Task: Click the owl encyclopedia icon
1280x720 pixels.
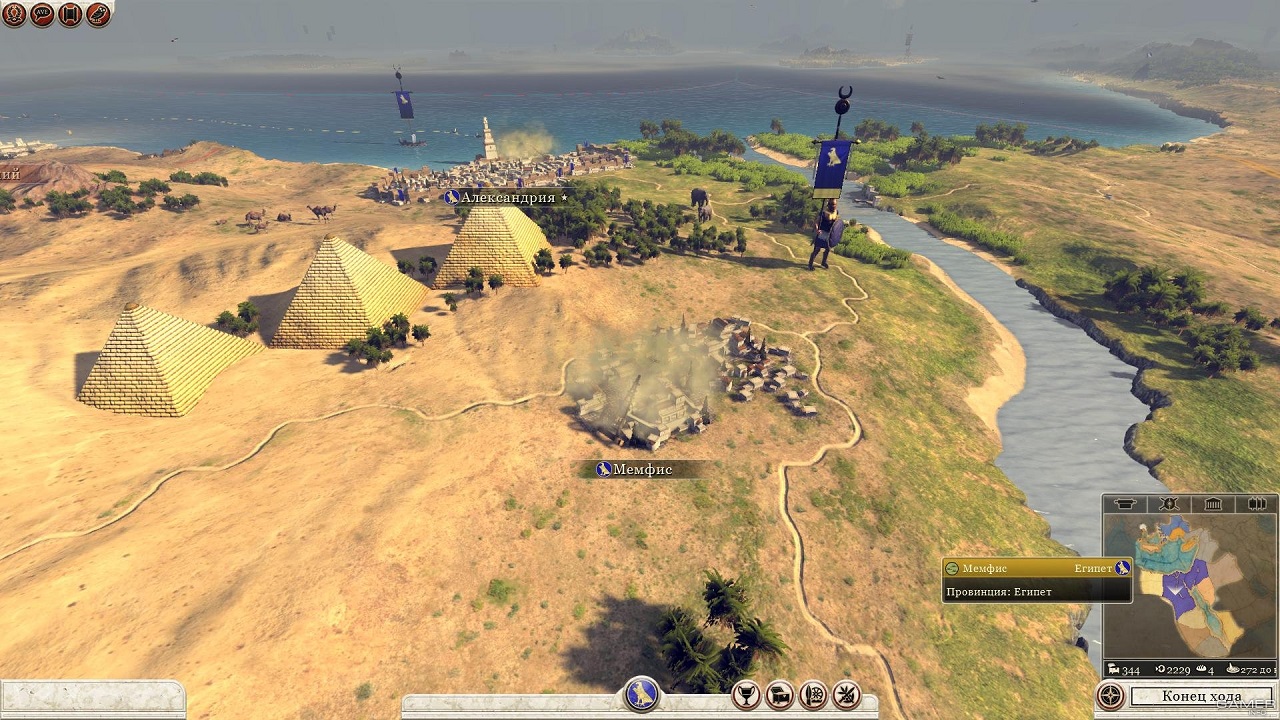Action: pyautogui.click(x=98, y=14)
